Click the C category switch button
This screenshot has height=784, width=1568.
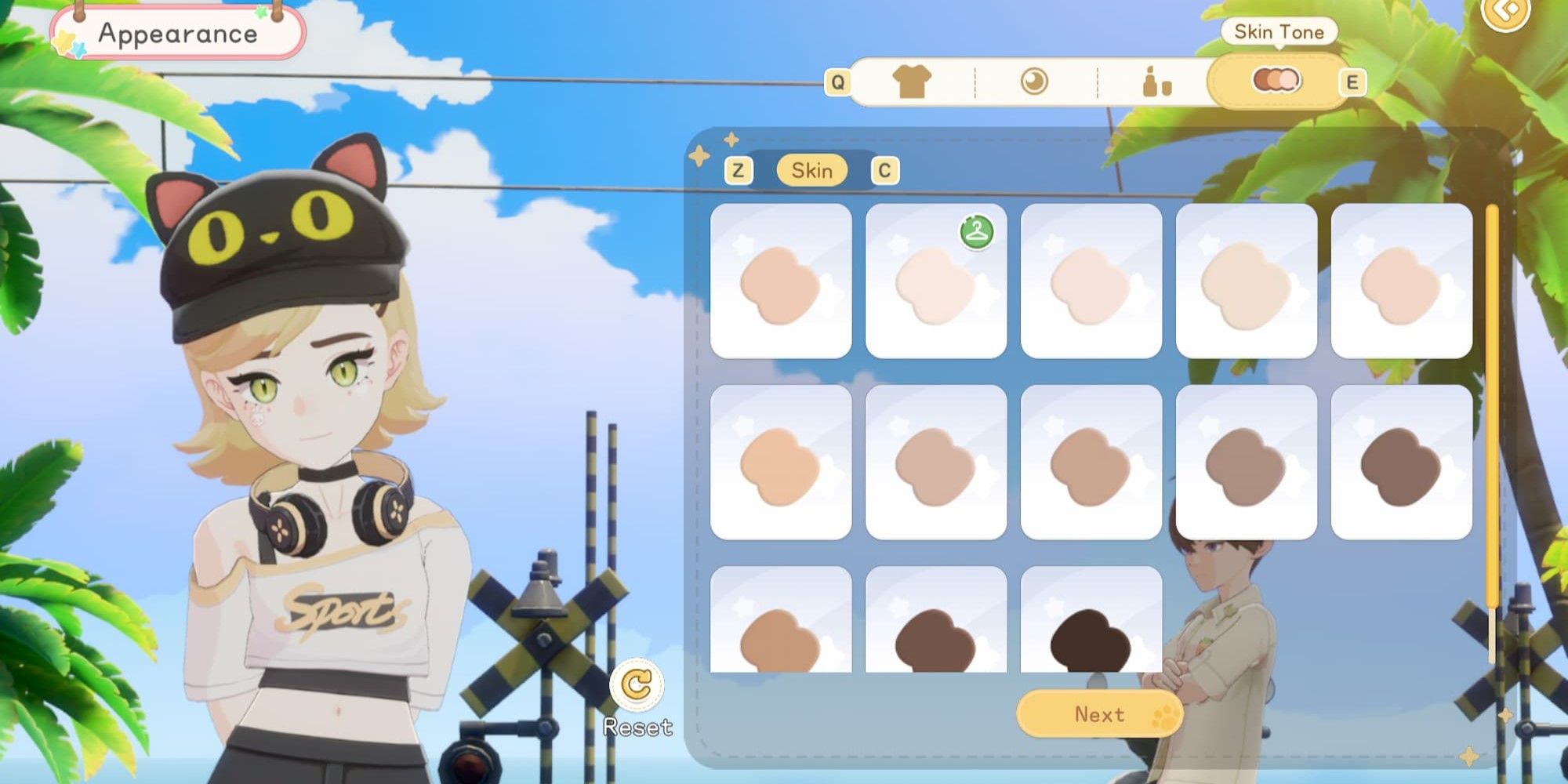(x=886, y=171)
